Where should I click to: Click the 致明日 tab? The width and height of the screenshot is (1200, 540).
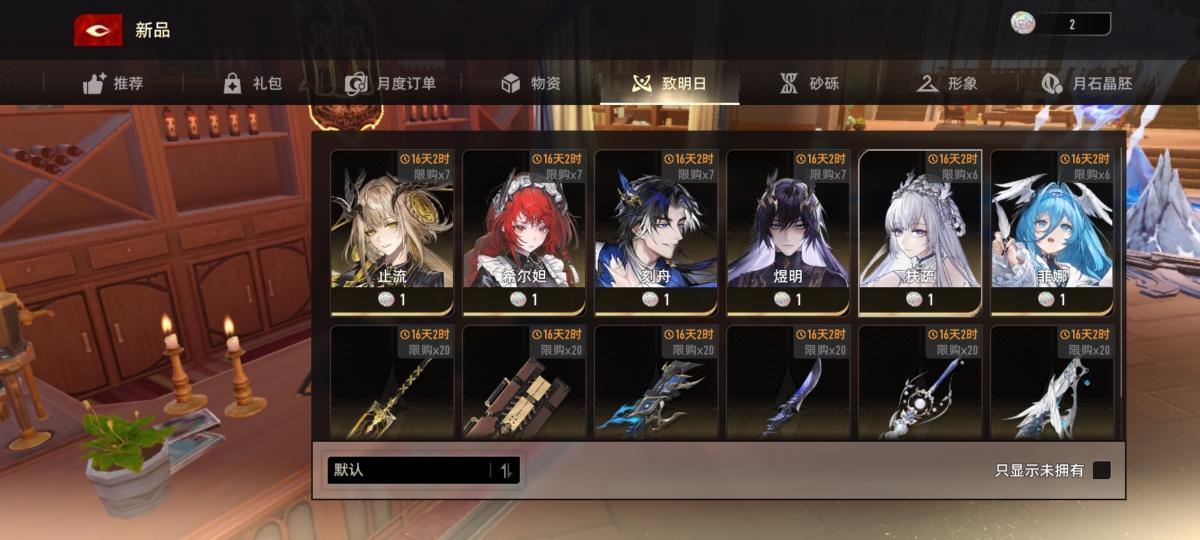670,84
